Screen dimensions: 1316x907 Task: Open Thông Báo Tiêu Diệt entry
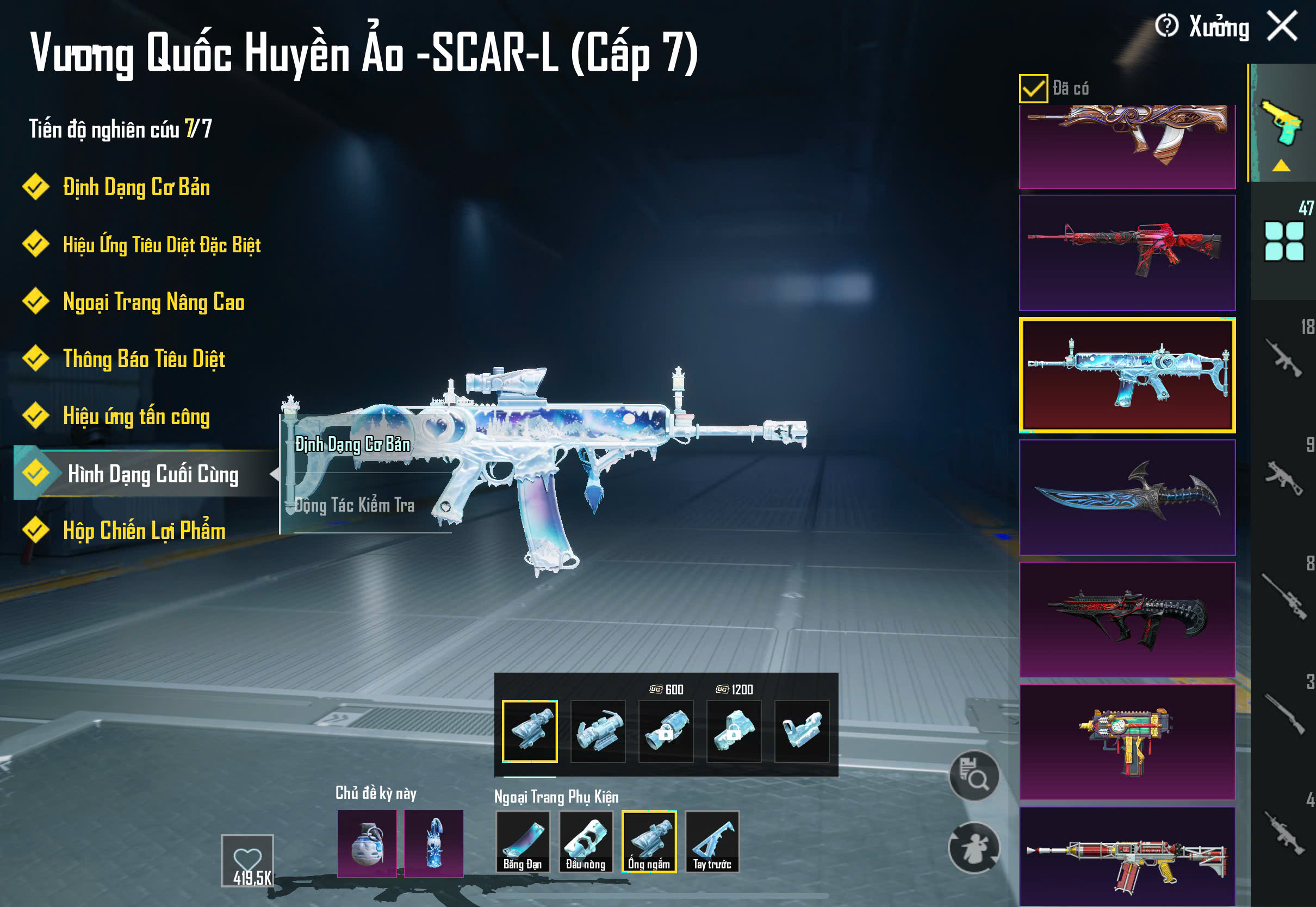point(144,359)
